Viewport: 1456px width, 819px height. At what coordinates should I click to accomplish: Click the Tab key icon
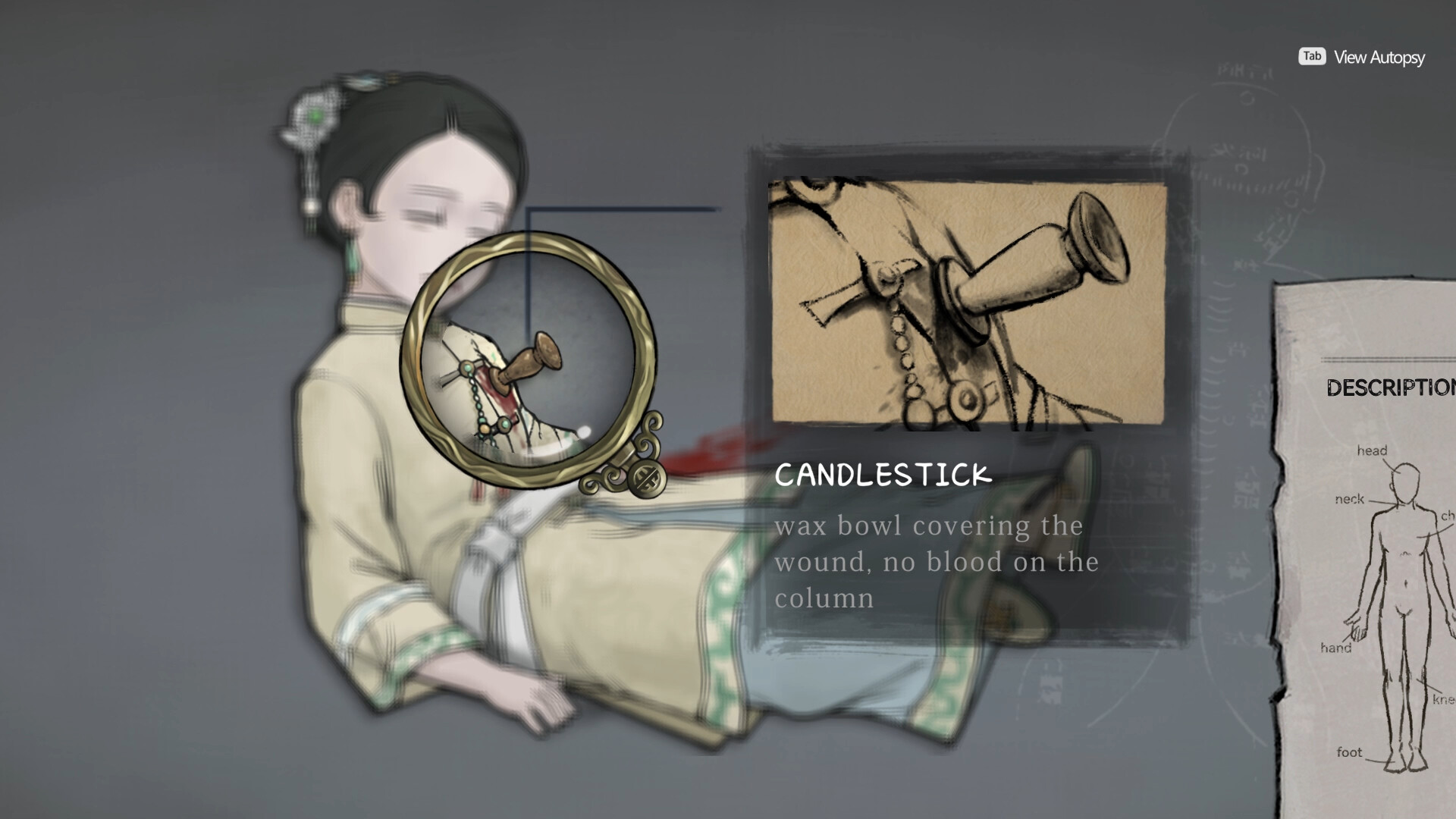1311,56
